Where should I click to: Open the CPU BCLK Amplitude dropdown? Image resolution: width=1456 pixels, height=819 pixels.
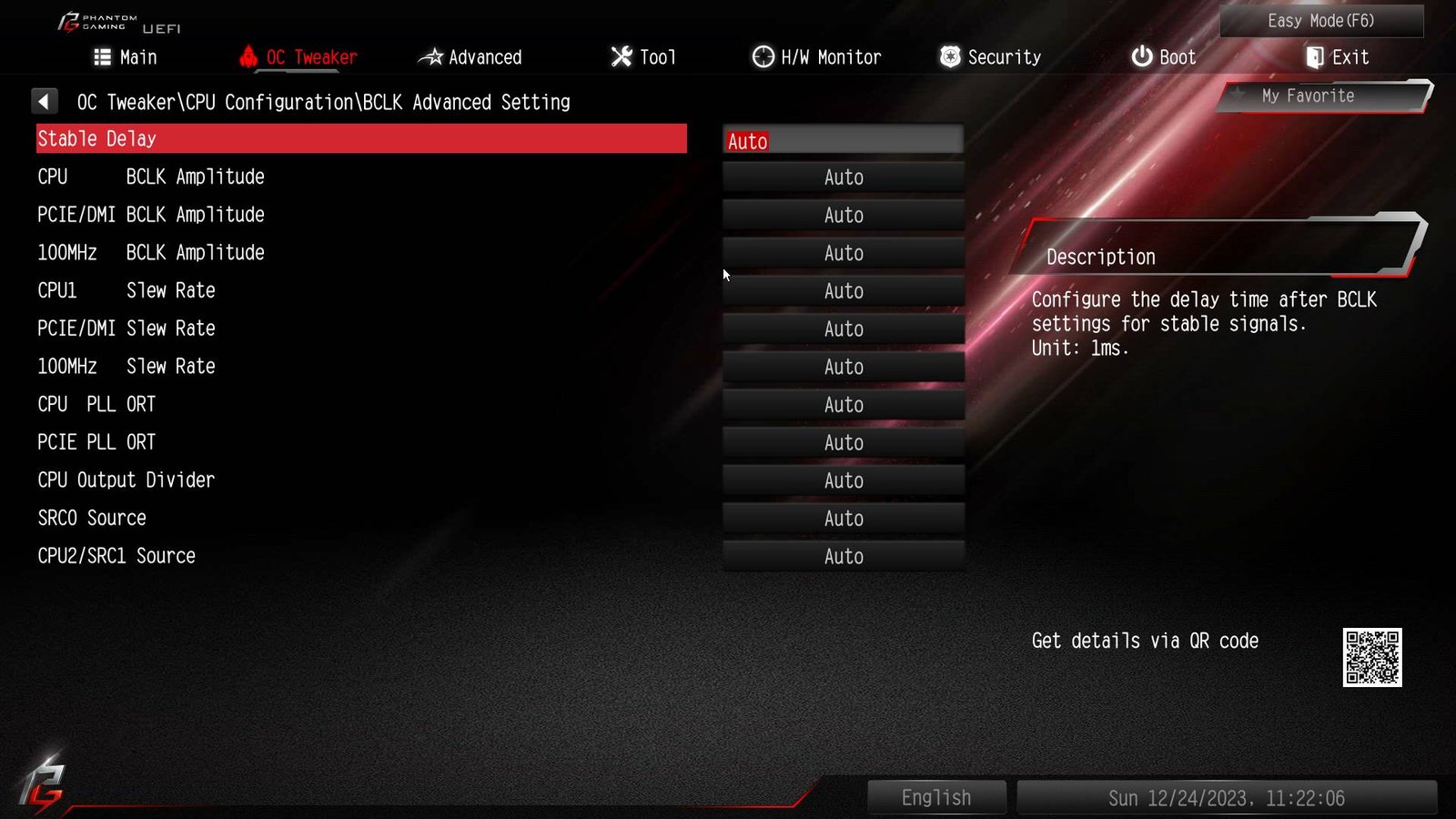pyautogui.click(x=843, y=177)
